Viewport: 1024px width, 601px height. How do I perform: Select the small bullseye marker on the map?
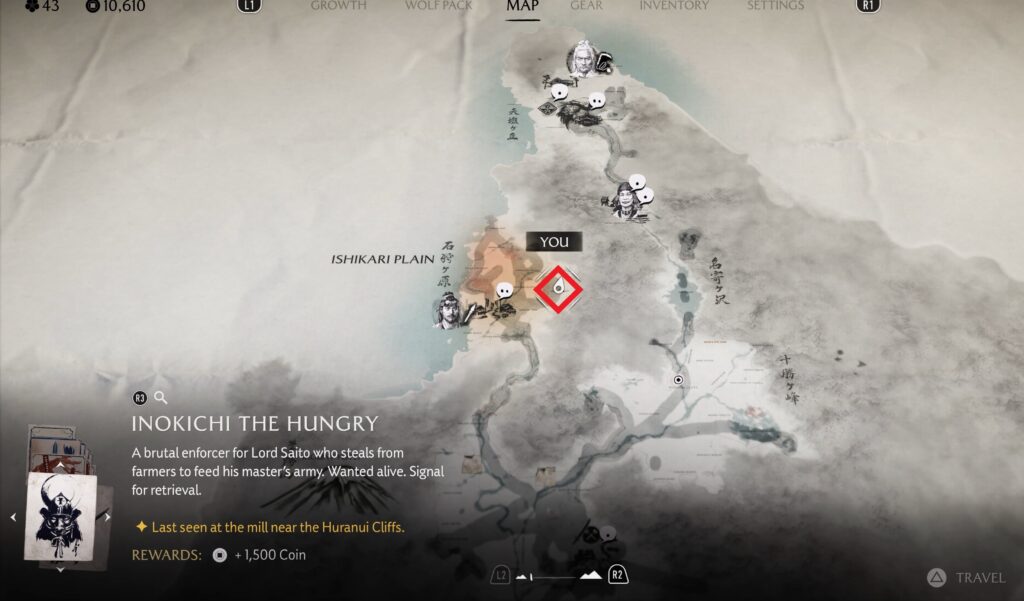pyautogui.click(x=679, y=380)
